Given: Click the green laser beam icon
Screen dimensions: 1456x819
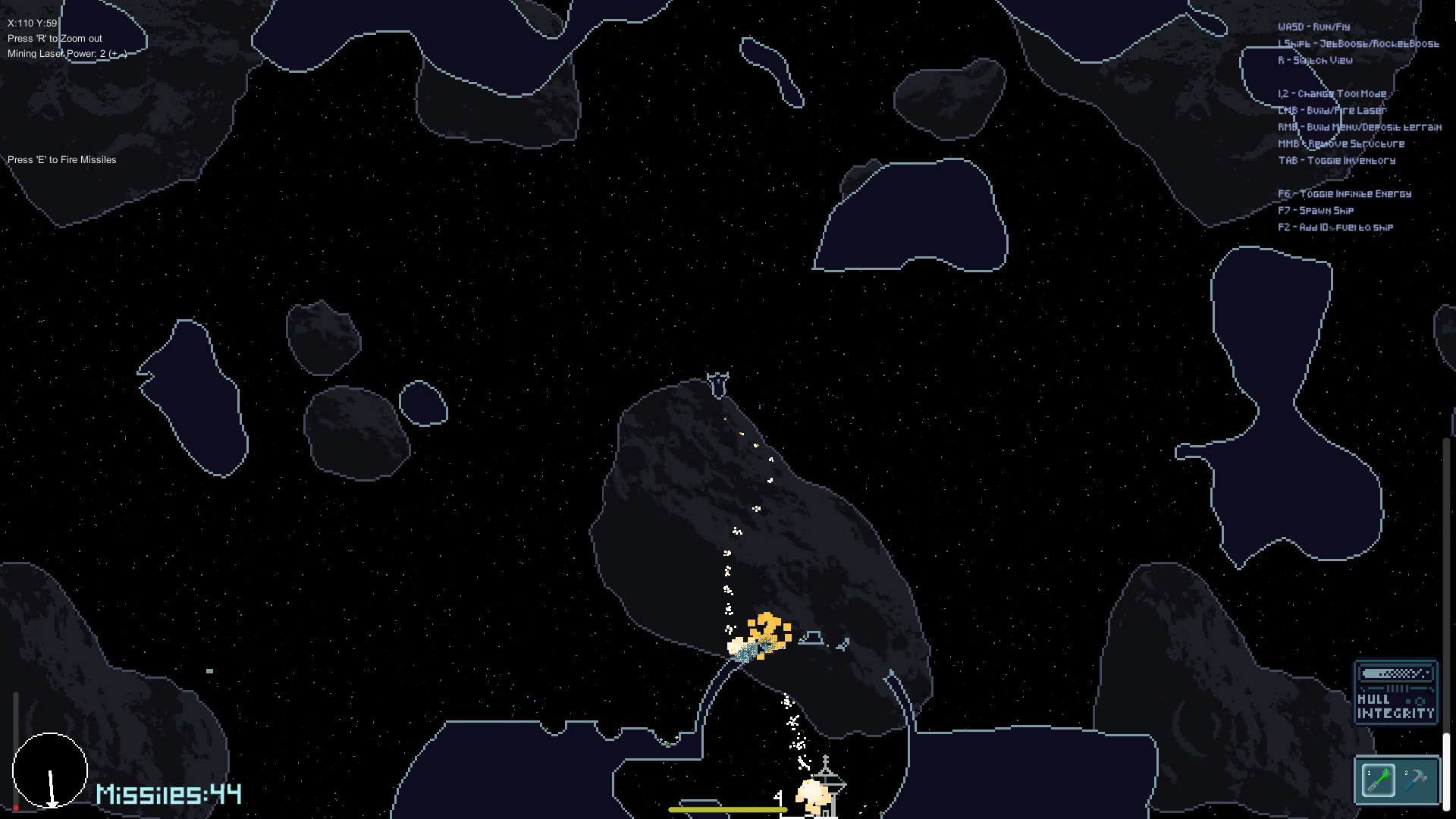Looking at the screenshot, I should pyautogui.click(x=1386, y=773).
